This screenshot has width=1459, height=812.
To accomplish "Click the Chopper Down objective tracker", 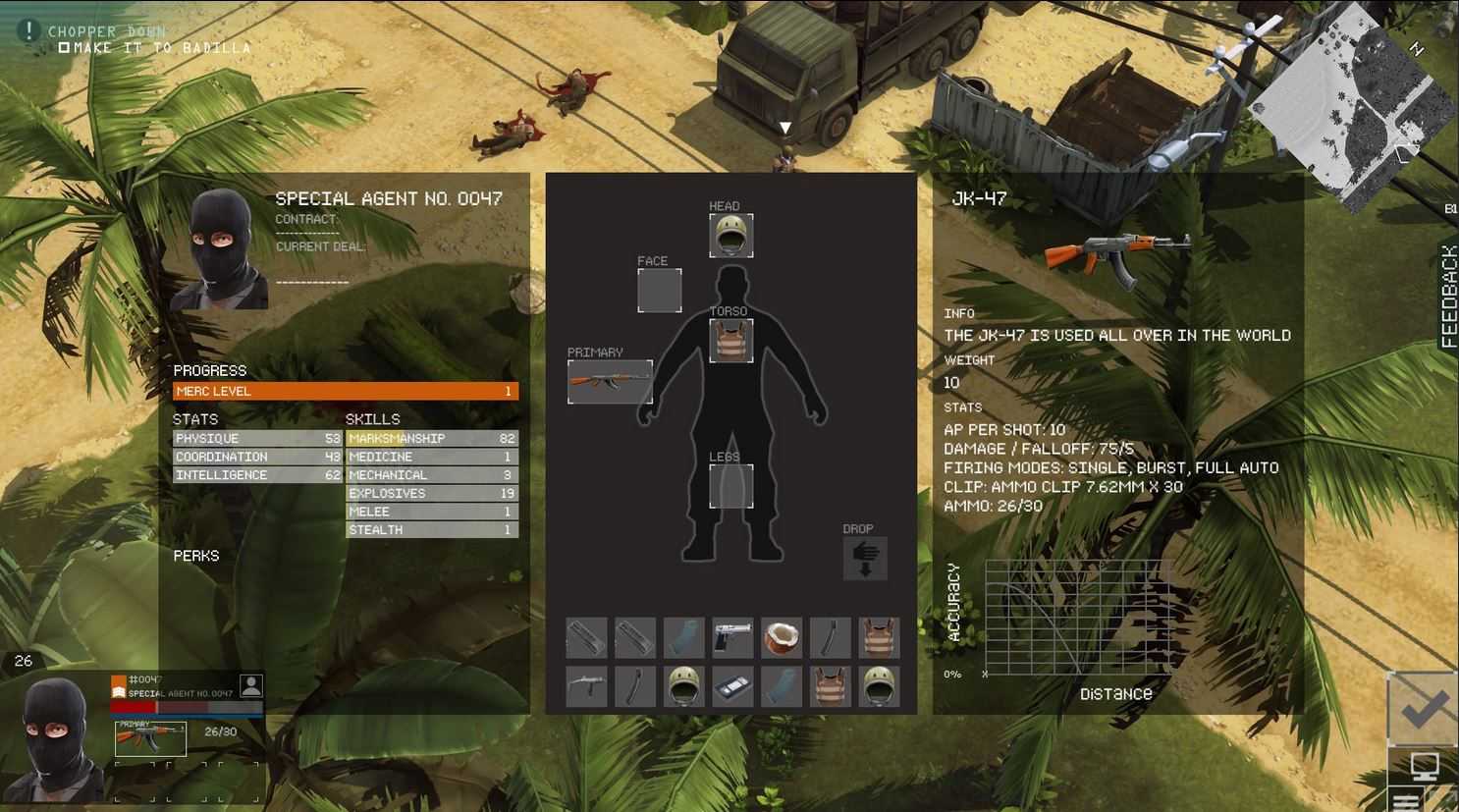I will (x=108, y=31).
